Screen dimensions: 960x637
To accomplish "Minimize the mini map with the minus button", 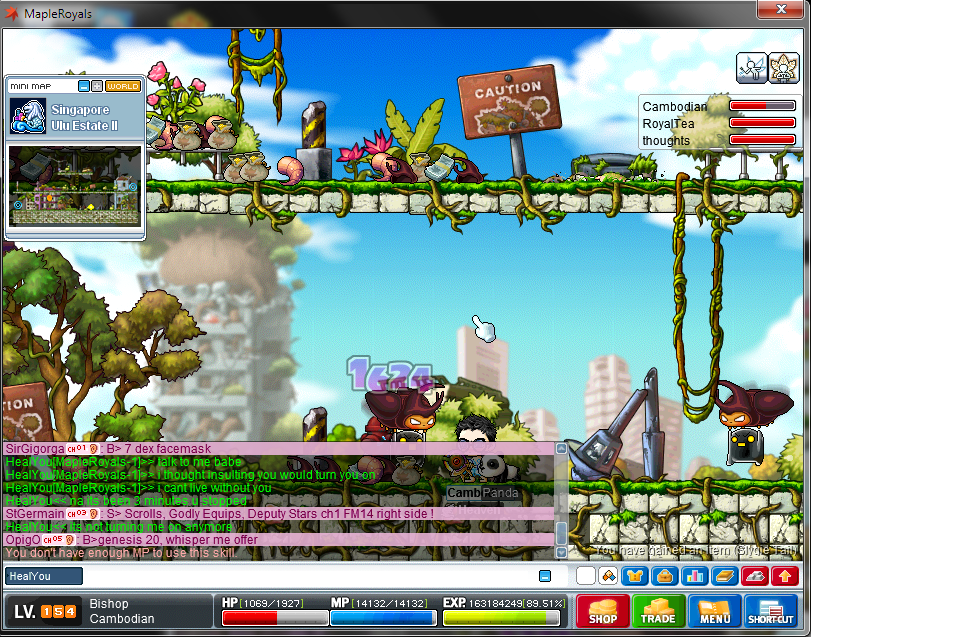I will [x=84, y=86].
